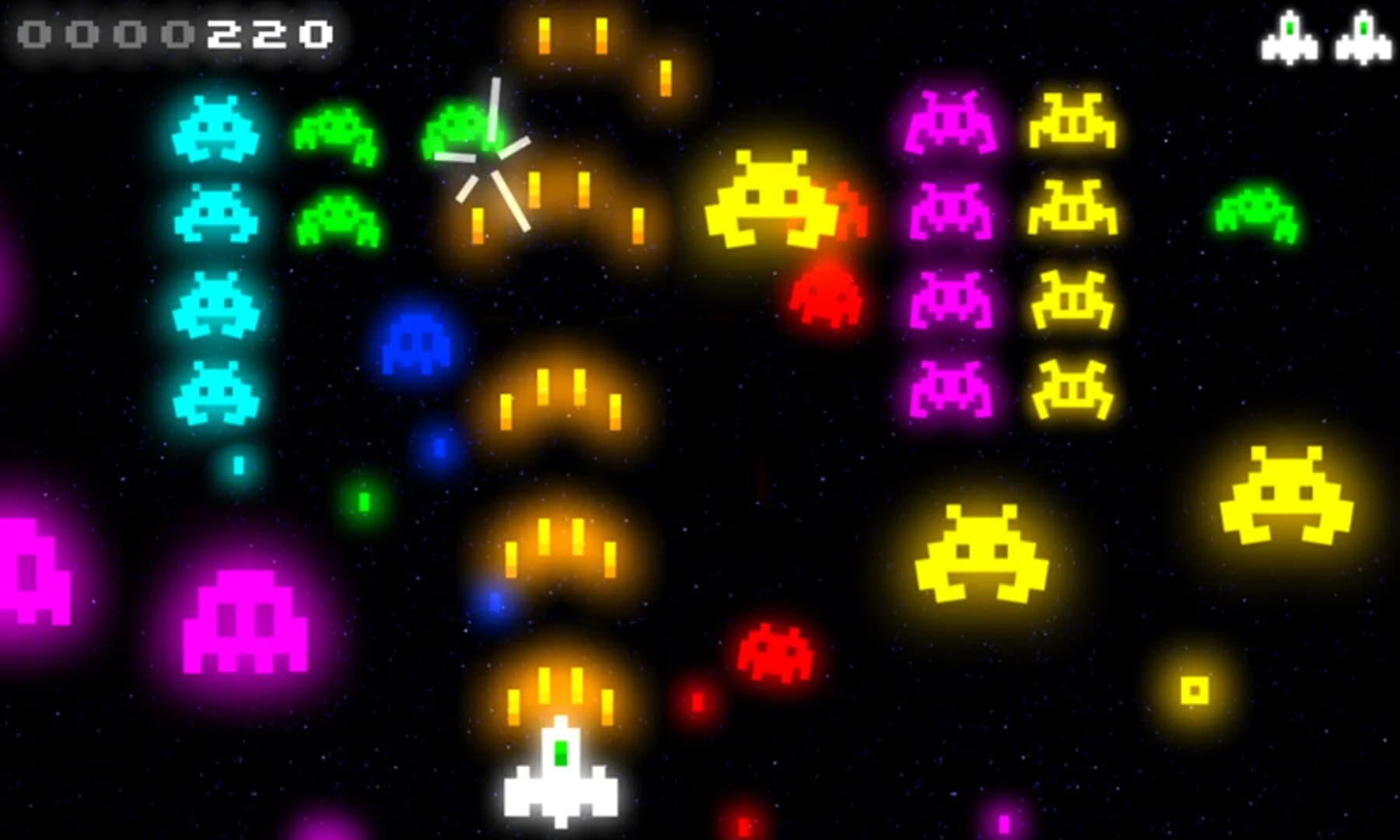Click the red invader beside the yellow crab
Screen dimensions: 1400x840
(848, 210)
